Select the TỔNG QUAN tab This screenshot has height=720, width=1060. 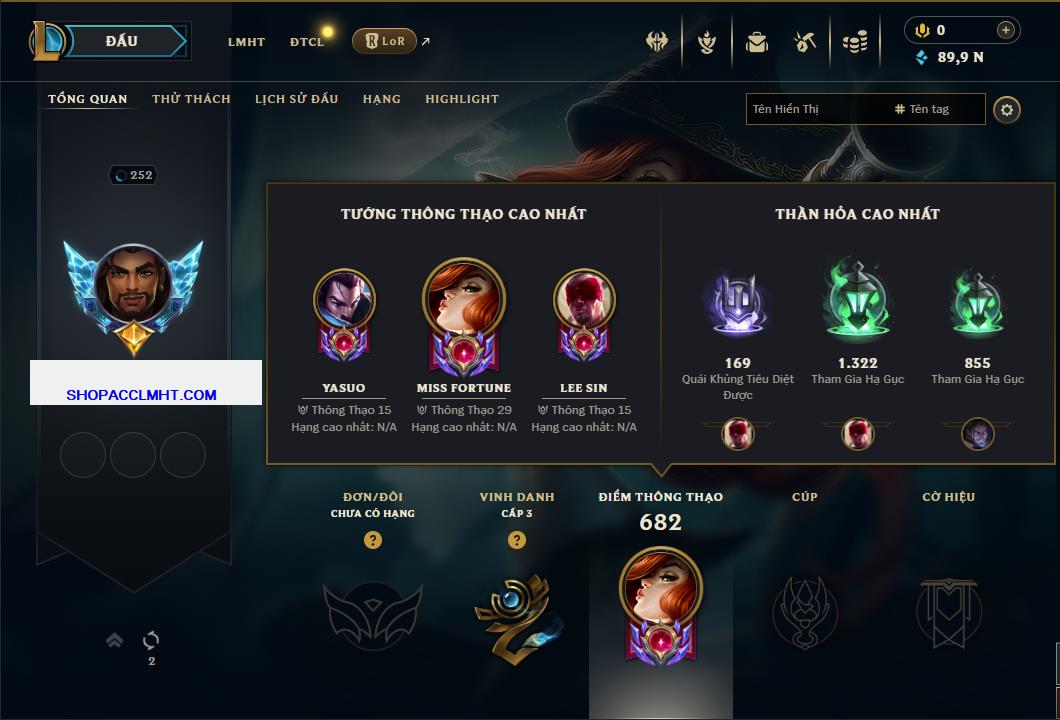pyautogui.click(x=88, y=99)
